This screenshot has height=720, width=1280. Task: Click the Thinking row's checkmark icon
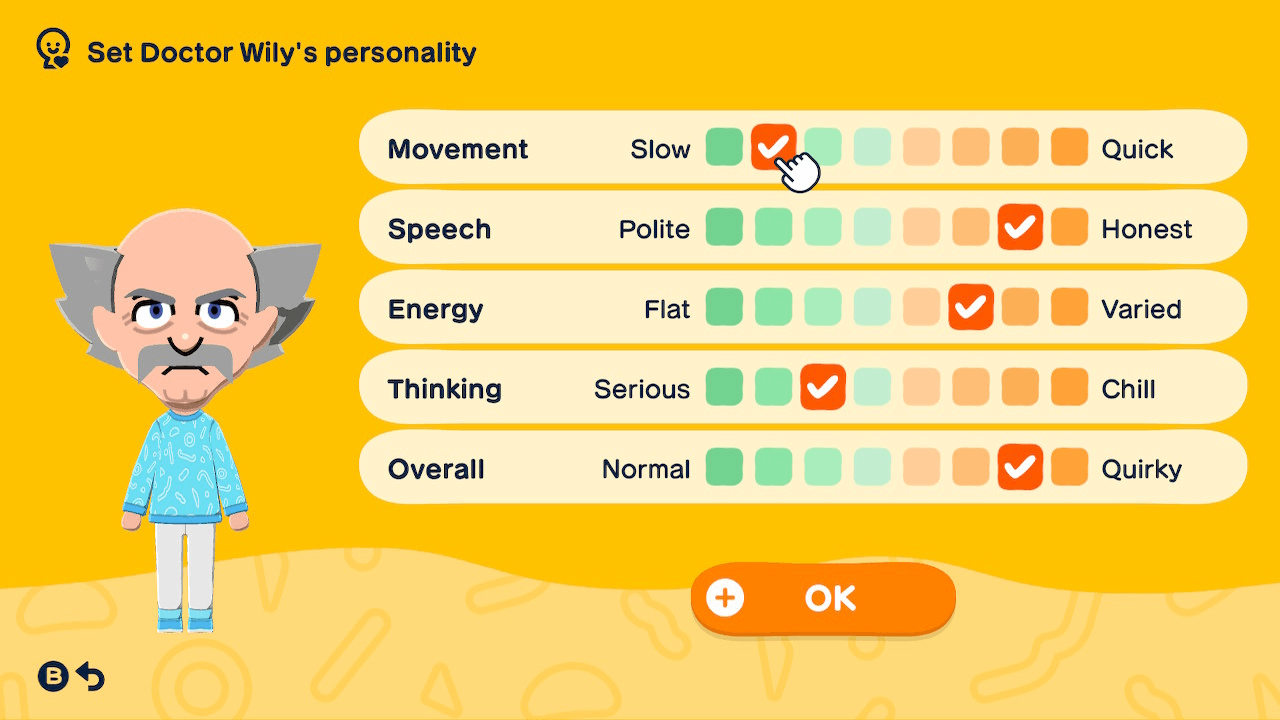click(x=823, y=387)
